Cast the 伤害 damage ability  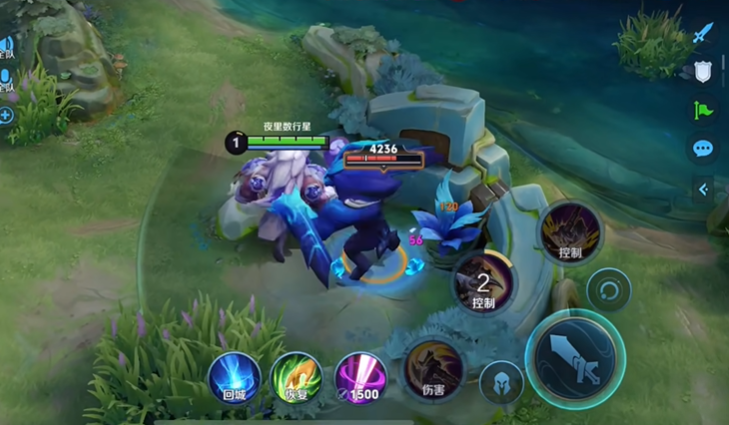[433, 370]
